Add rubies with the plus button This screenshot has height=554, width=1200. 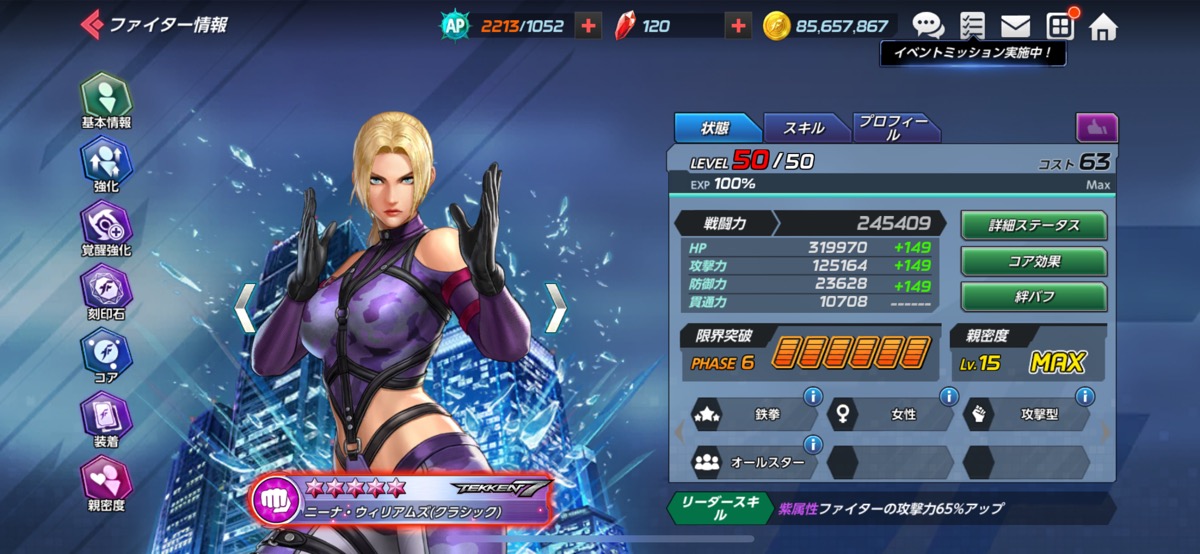pos(738,26)
